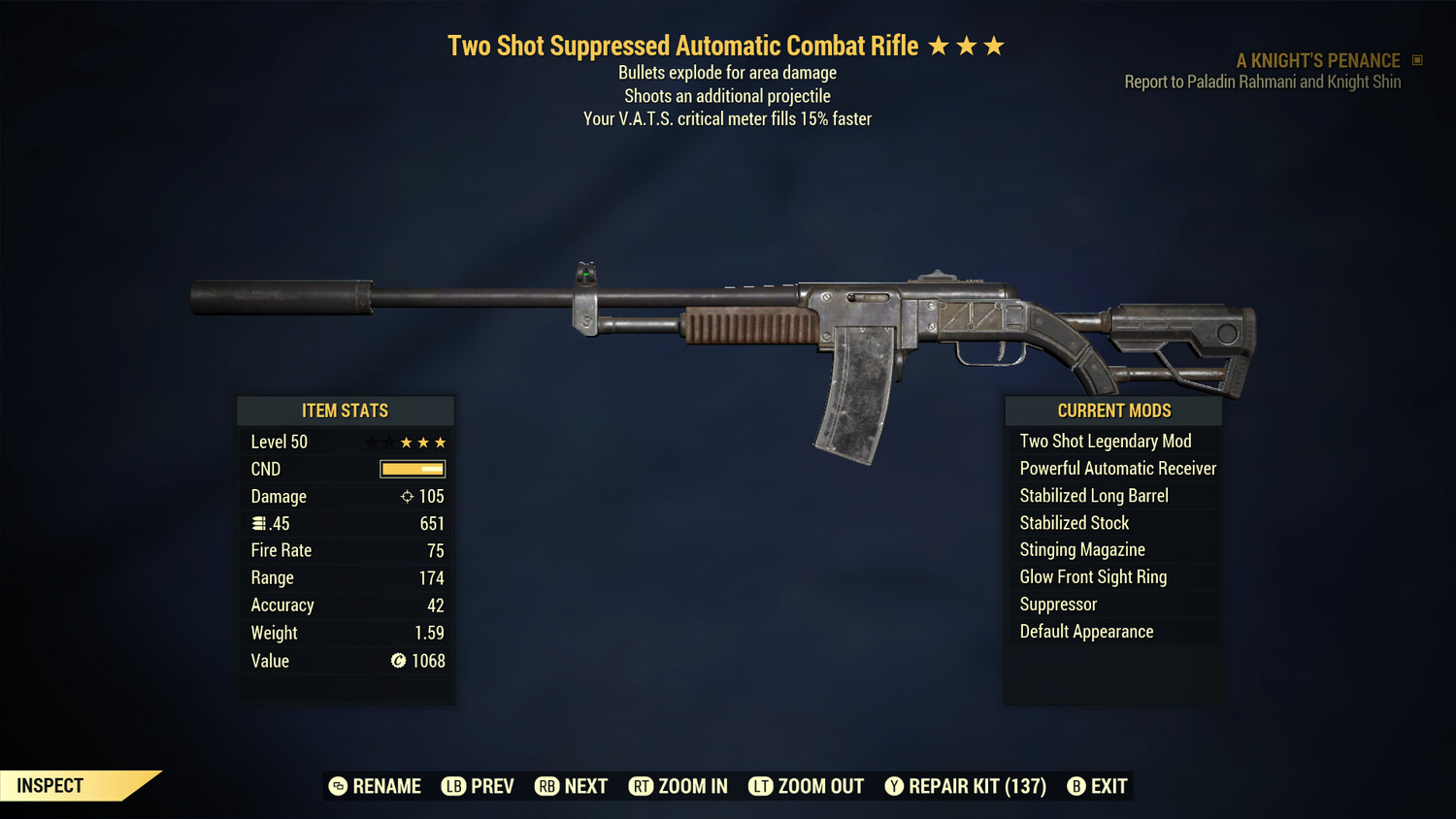Click the yellow CND condition bar

coord(412,469)
